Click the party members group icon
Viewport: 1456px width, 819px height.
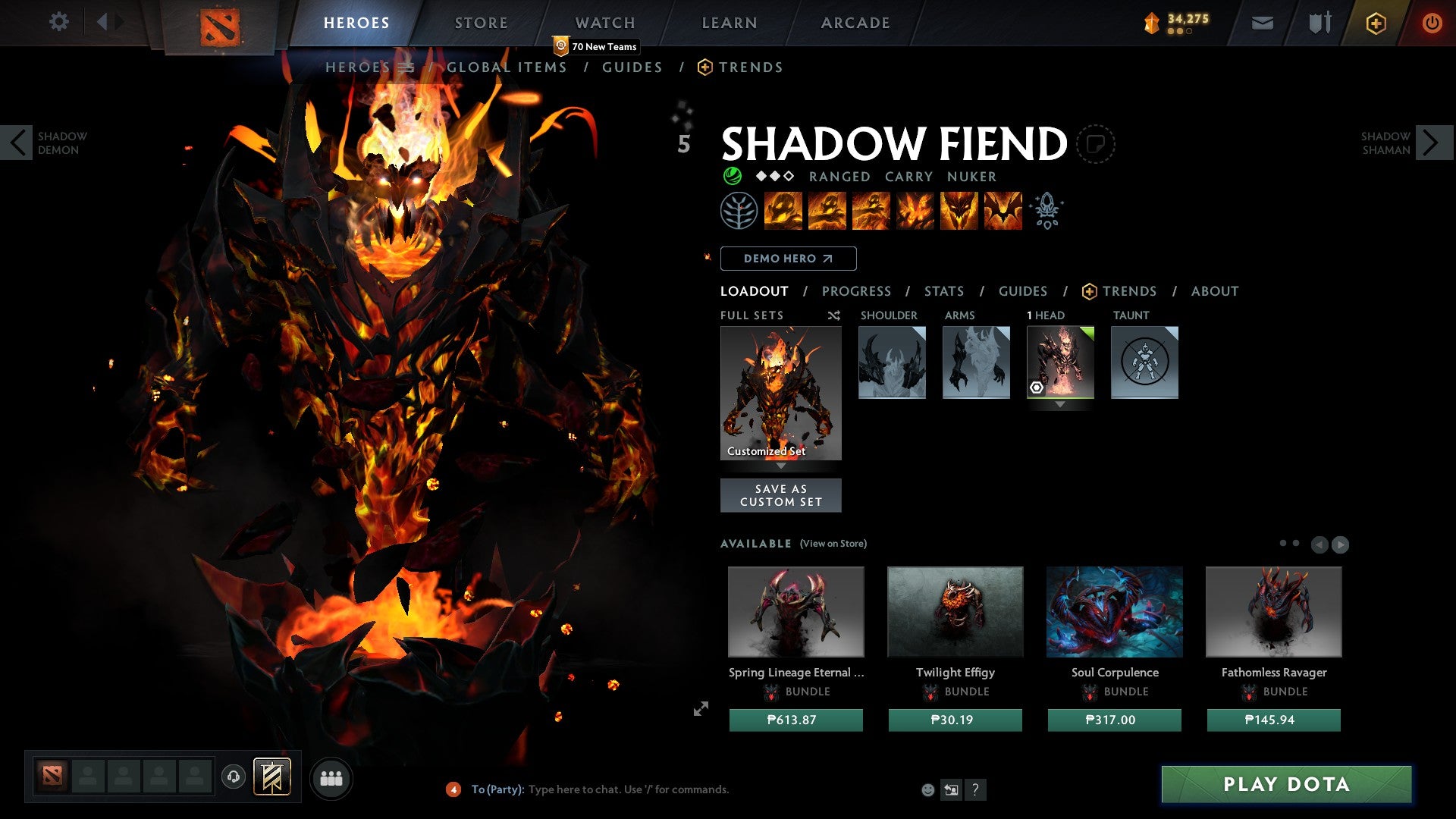(331, 777)
